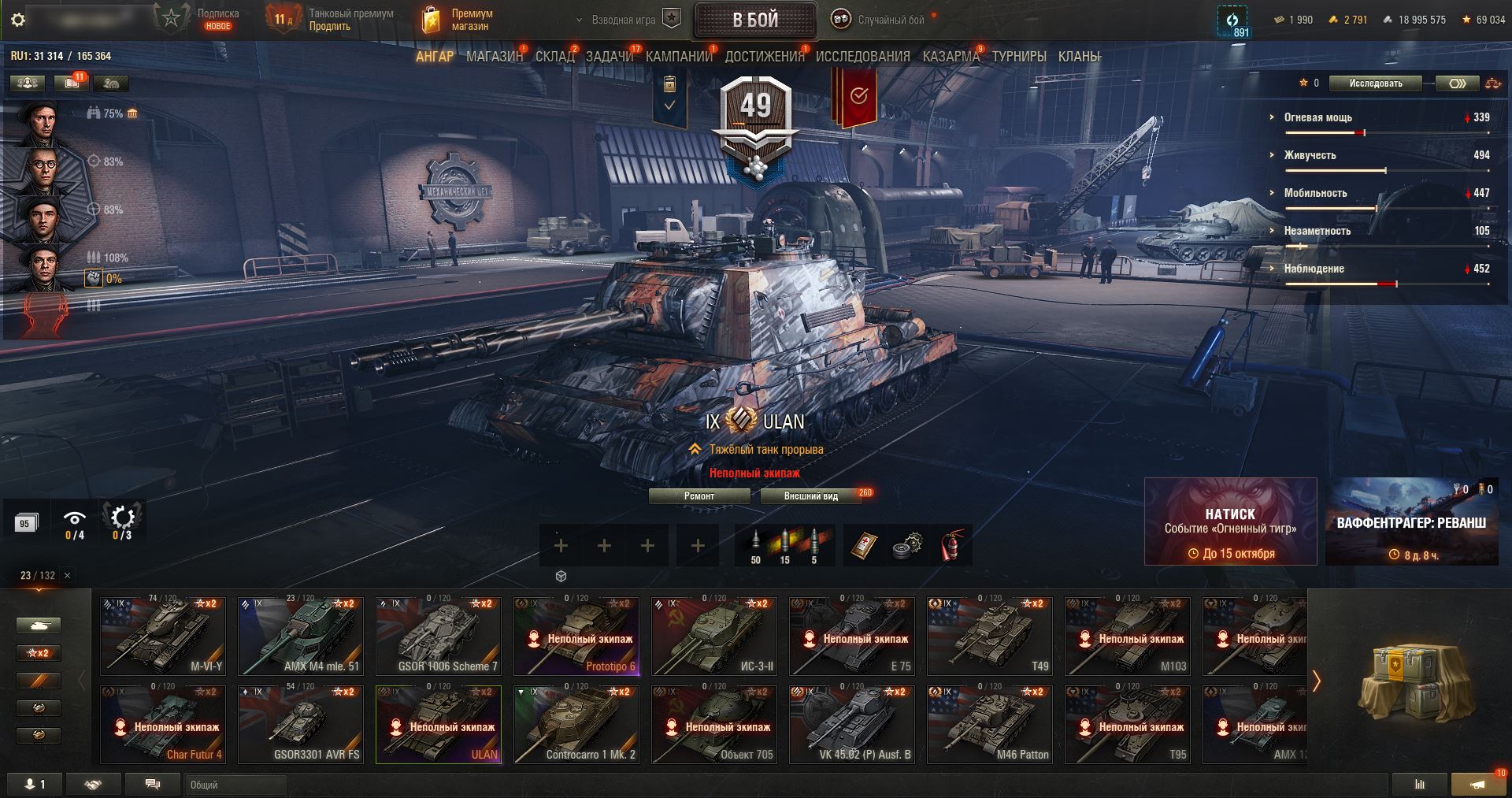Click the Исследовать research button

[1375, 84]
